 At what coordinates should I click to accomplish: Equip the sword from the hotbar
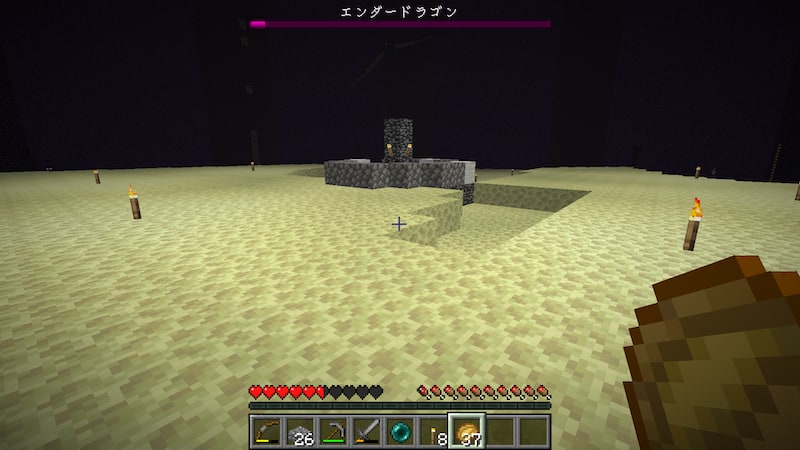[367, 432]
